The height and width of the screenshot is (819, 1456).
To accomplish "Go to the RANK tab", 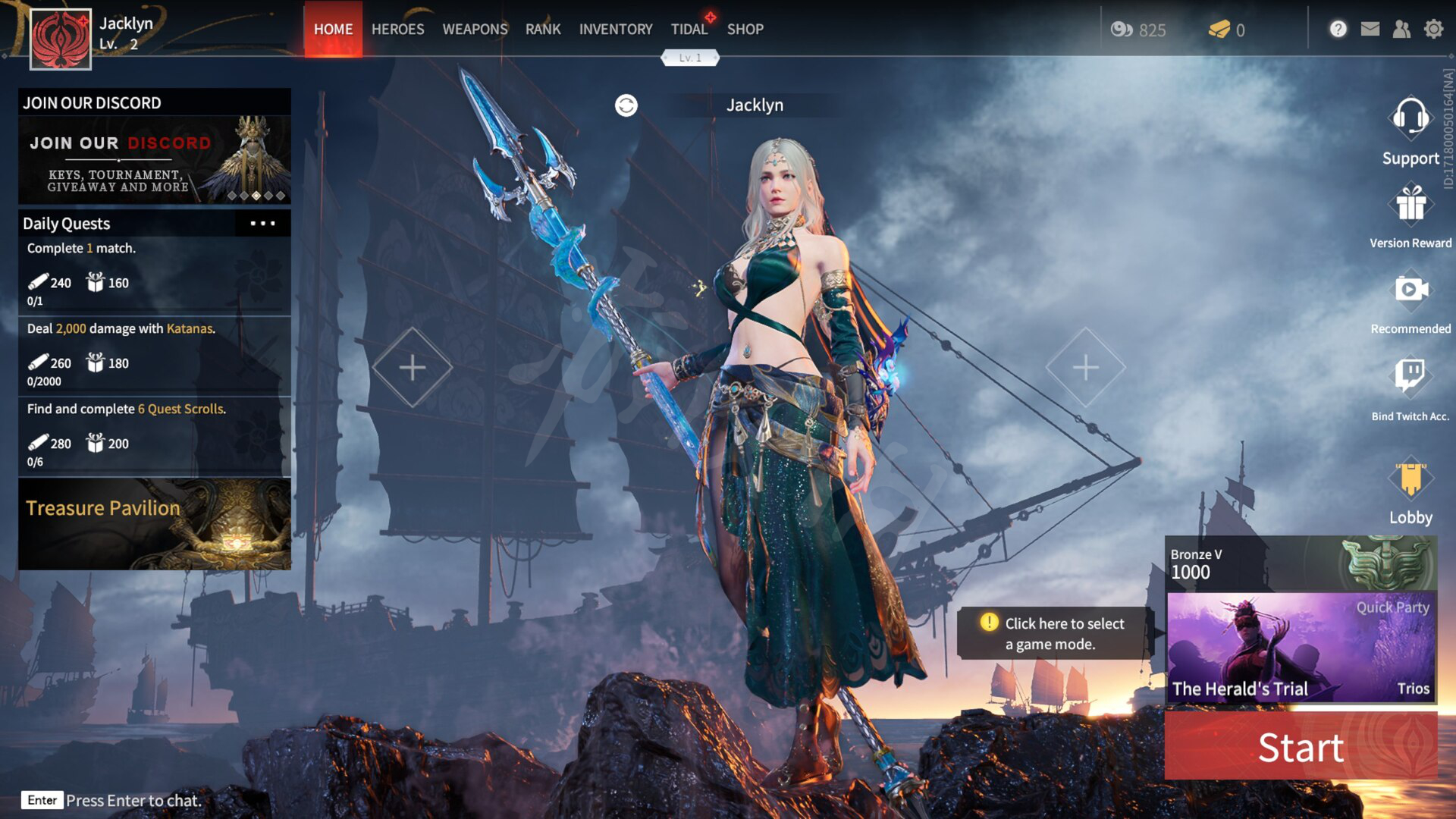I will click(x=543, y=30).
